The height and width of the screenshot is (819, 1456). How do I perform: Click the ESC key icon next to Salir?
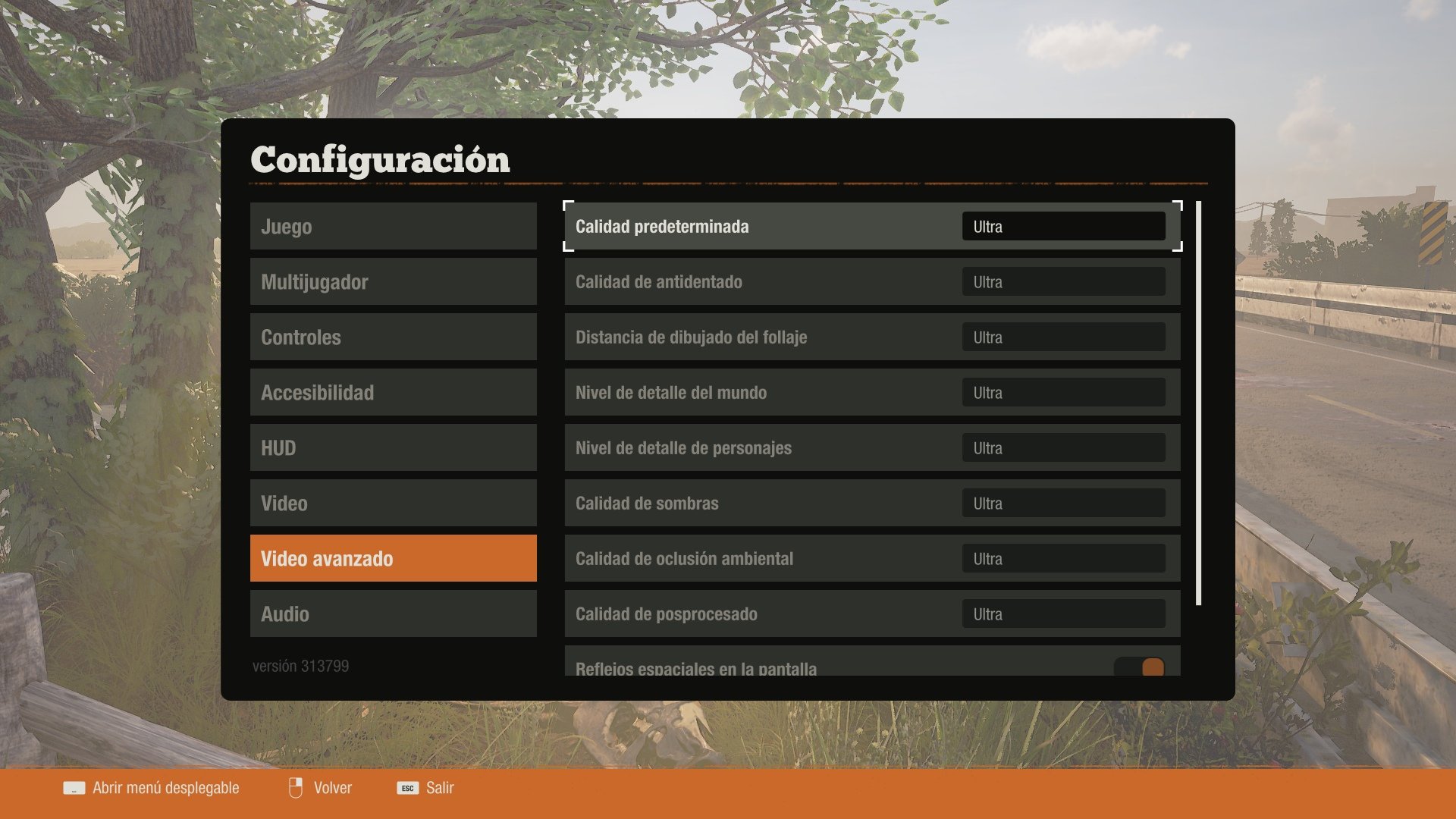click(408, 789)
